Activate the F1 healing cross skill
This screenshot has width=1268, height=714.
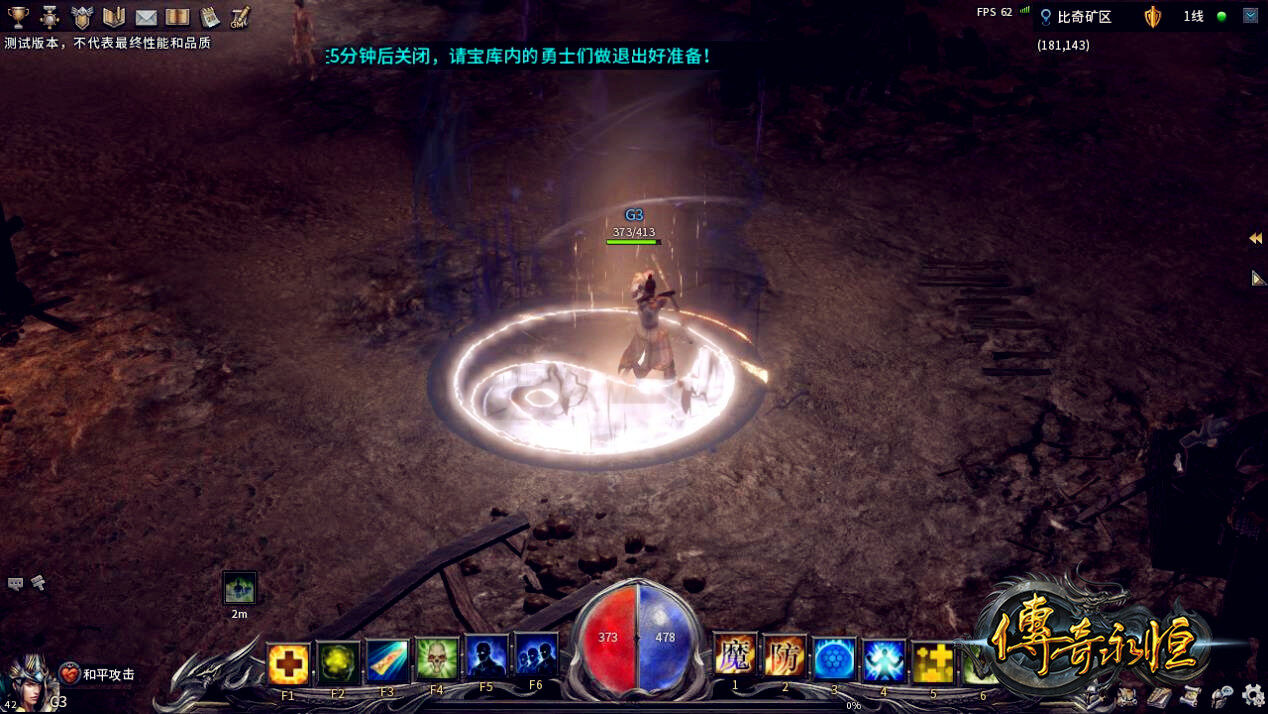pos(288,662)
